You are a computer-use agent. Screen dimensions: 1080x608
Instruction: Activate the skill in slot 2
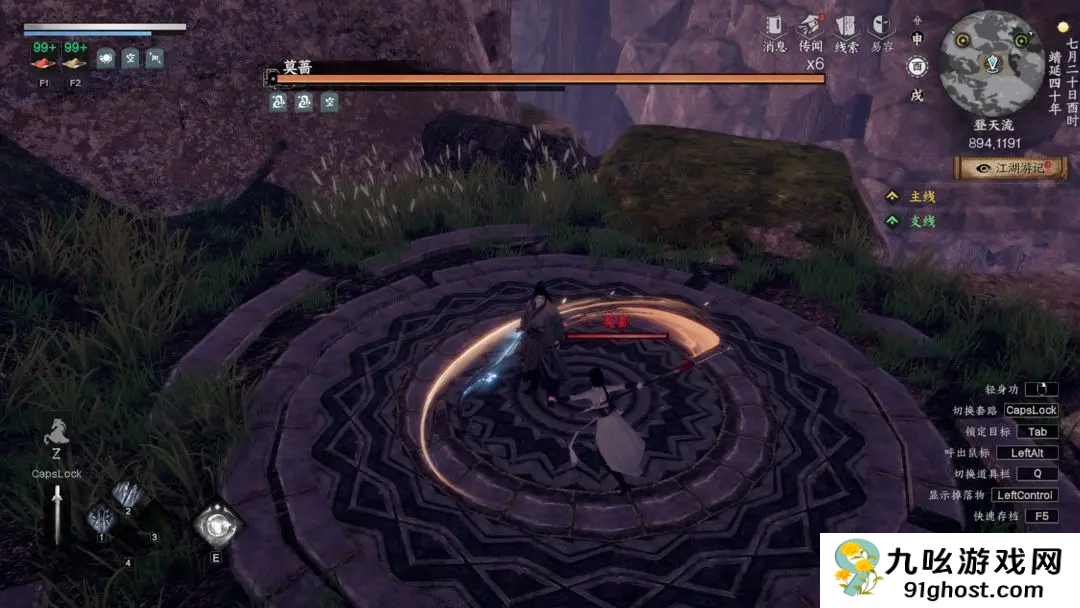point(127,495)
